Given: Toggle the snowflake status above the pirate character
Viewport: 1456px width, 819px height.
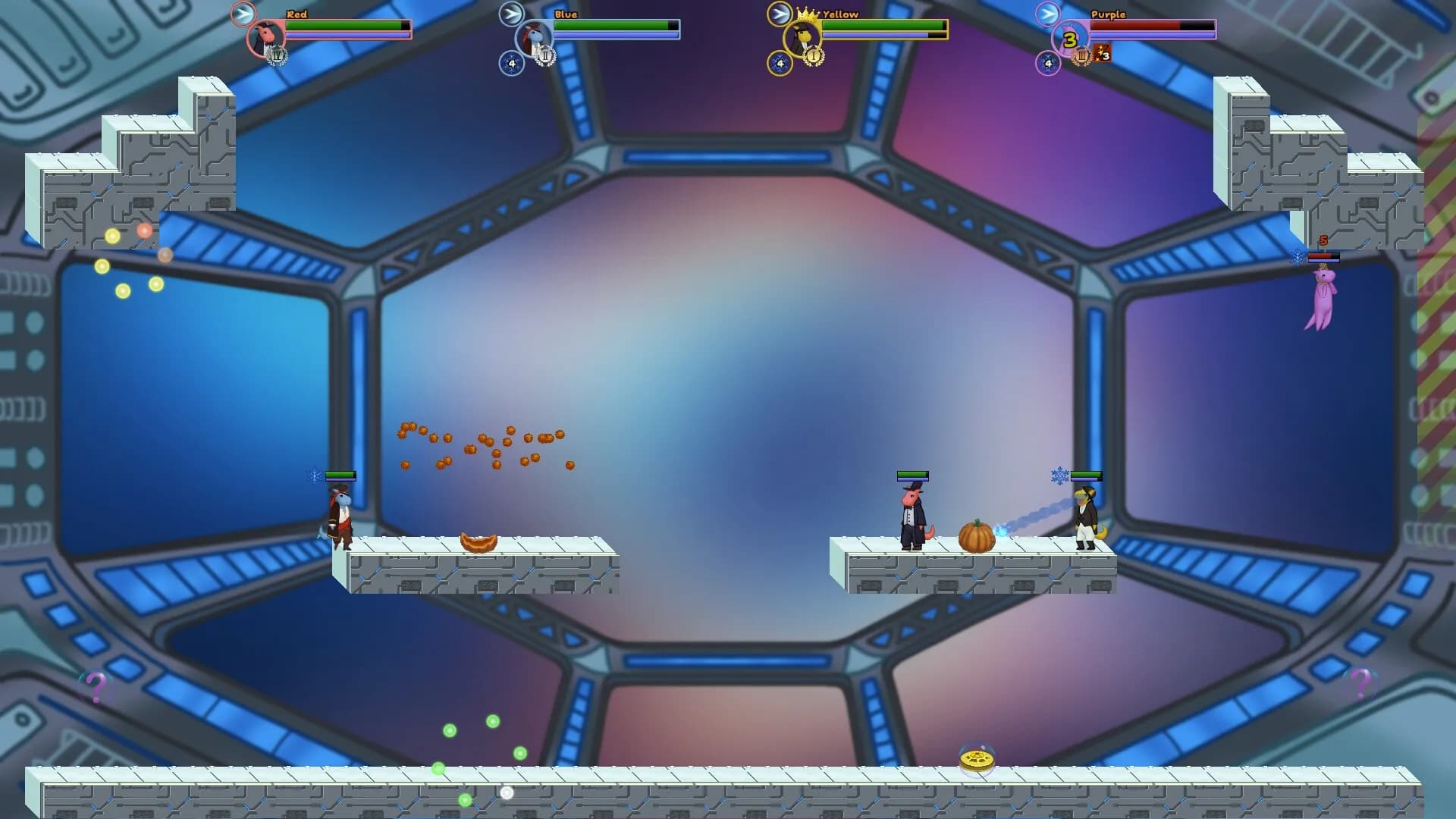Looking at the screenshot, I should click(x=315, y=475).
